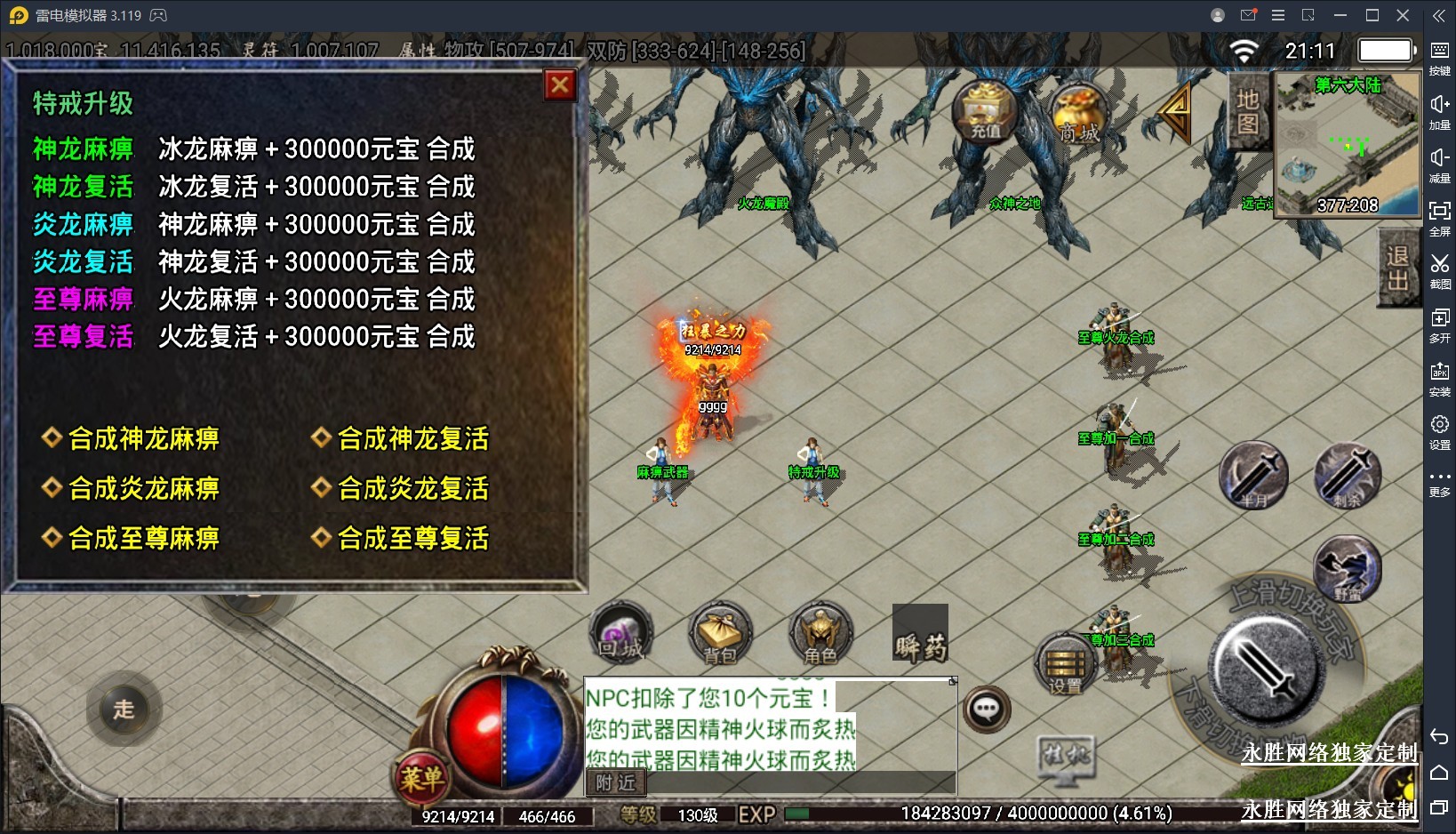The width and height of the screenshot is (1456, 834).
Task: Click 合成至尊麻痹 option
Action: point(143,539)
